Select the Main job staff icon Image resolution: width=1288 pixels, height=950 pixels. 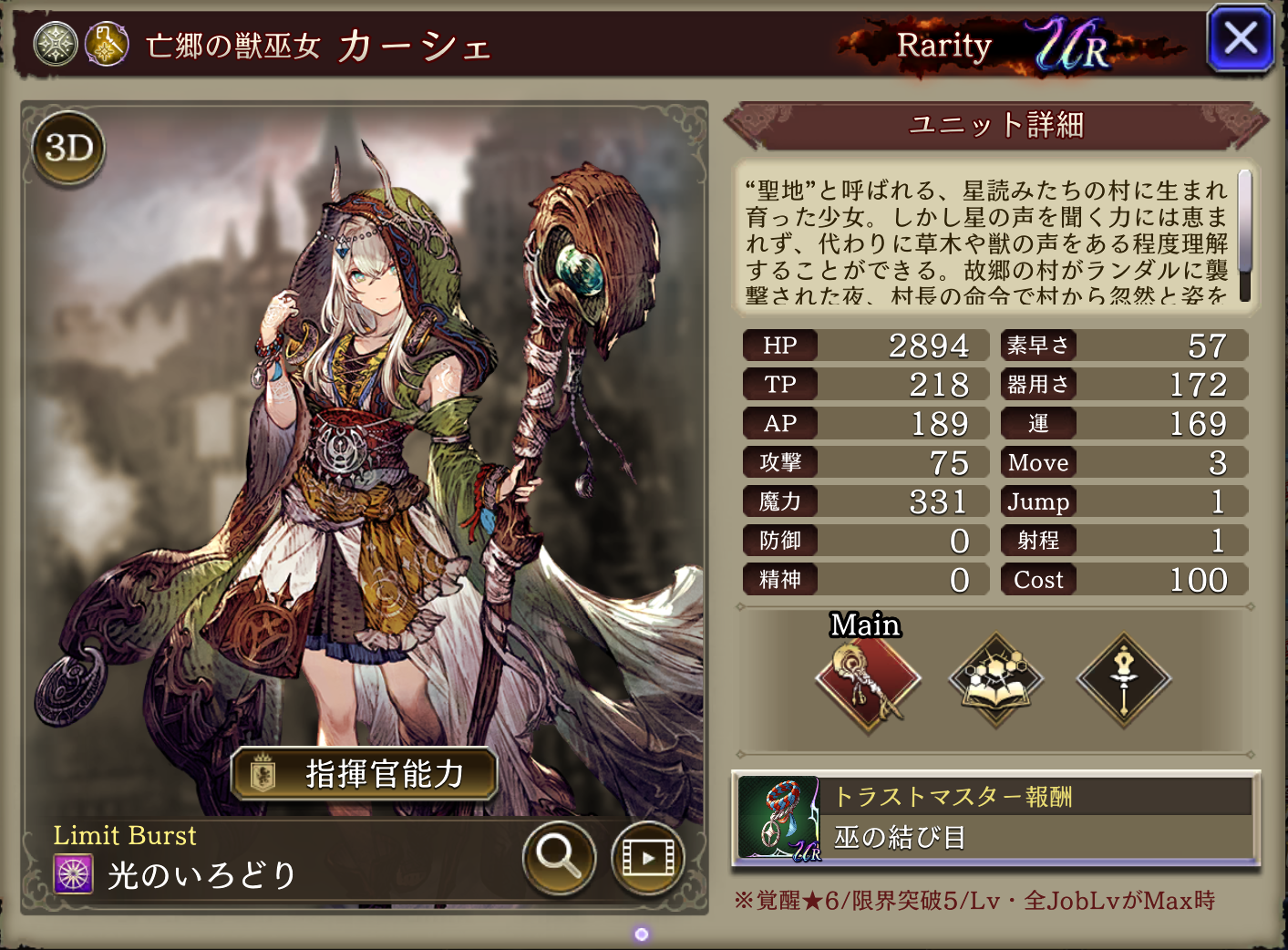click(867, 680)
